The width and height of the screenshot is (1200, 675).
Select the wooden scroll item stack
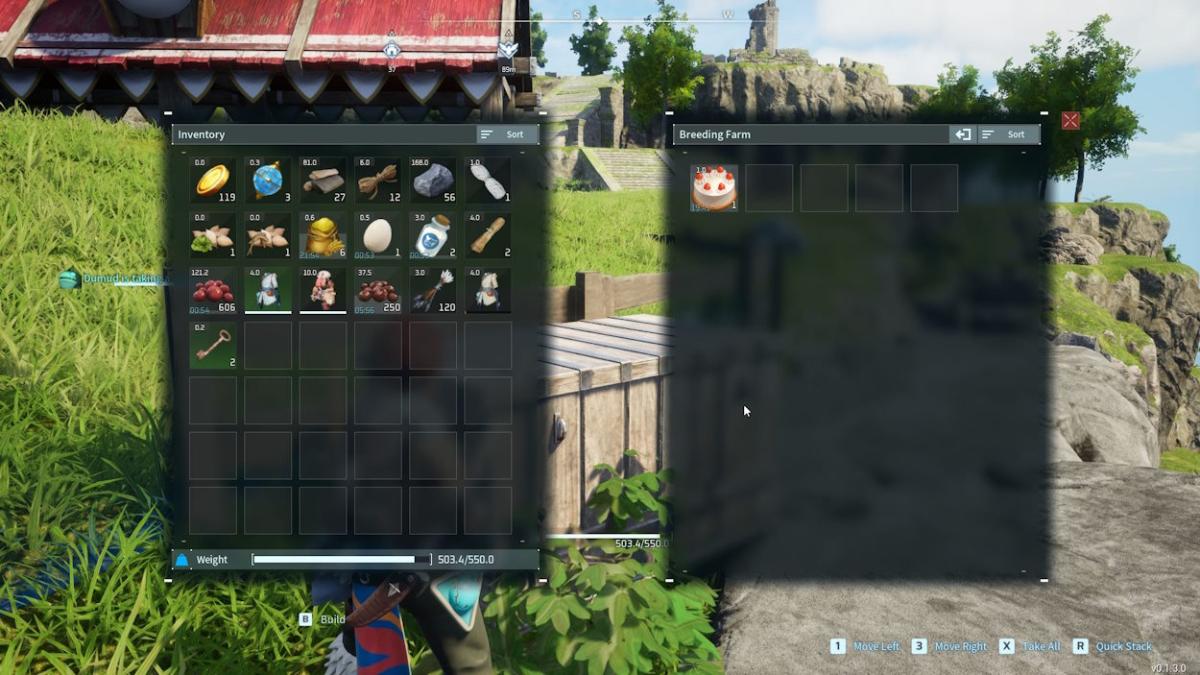point(488,236)
